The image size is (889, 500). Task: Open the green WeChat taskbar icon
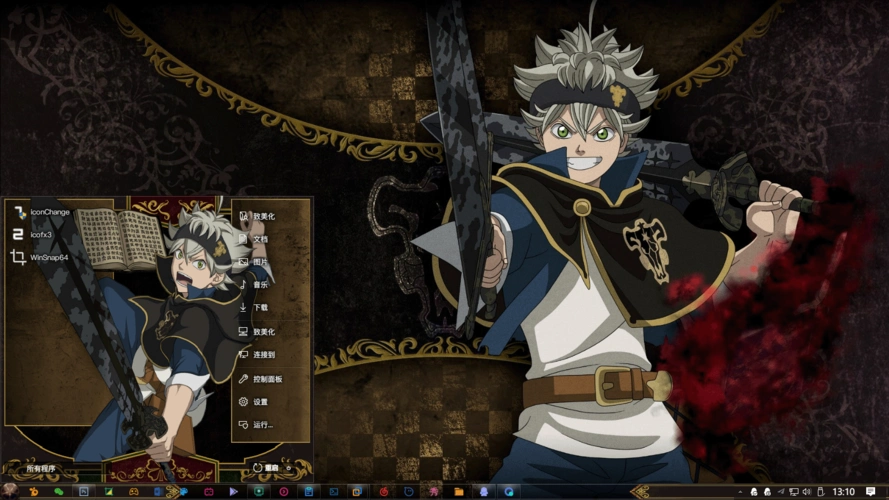pyautogui.click(x=59, y=492)
